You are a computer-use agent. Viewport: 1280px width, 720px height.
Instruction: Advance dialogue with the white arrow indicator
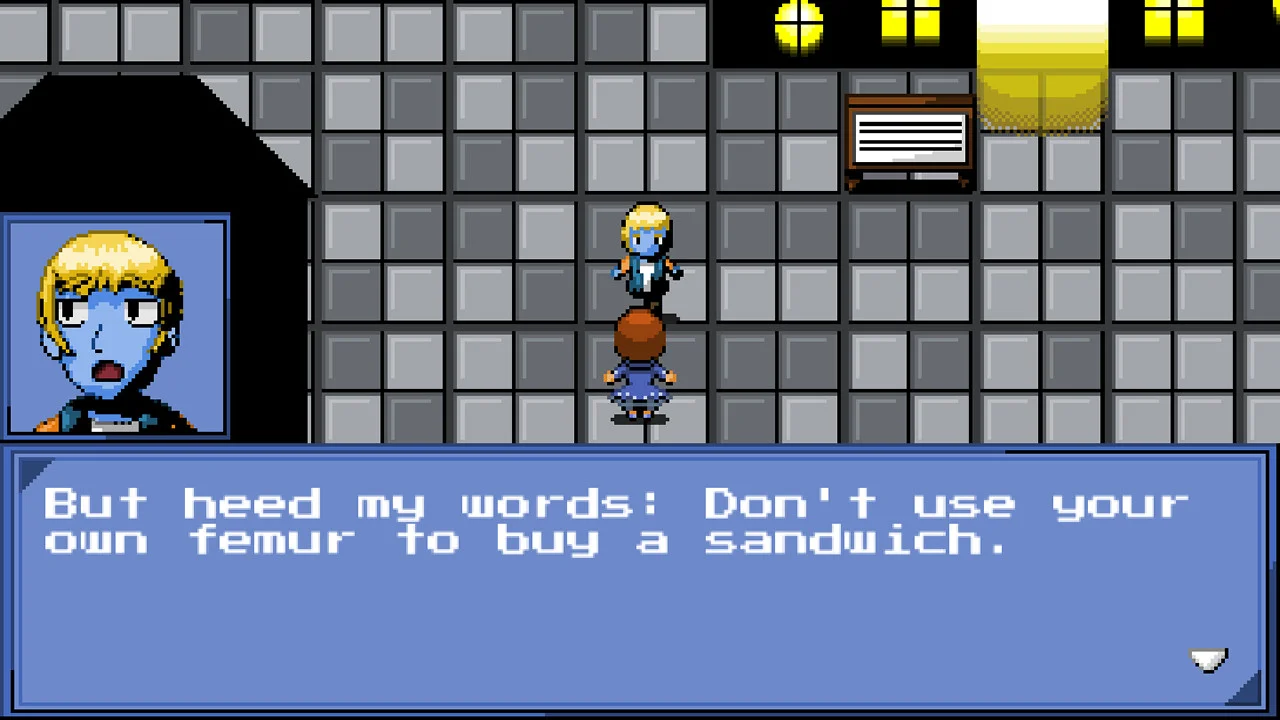(1208, 660)
